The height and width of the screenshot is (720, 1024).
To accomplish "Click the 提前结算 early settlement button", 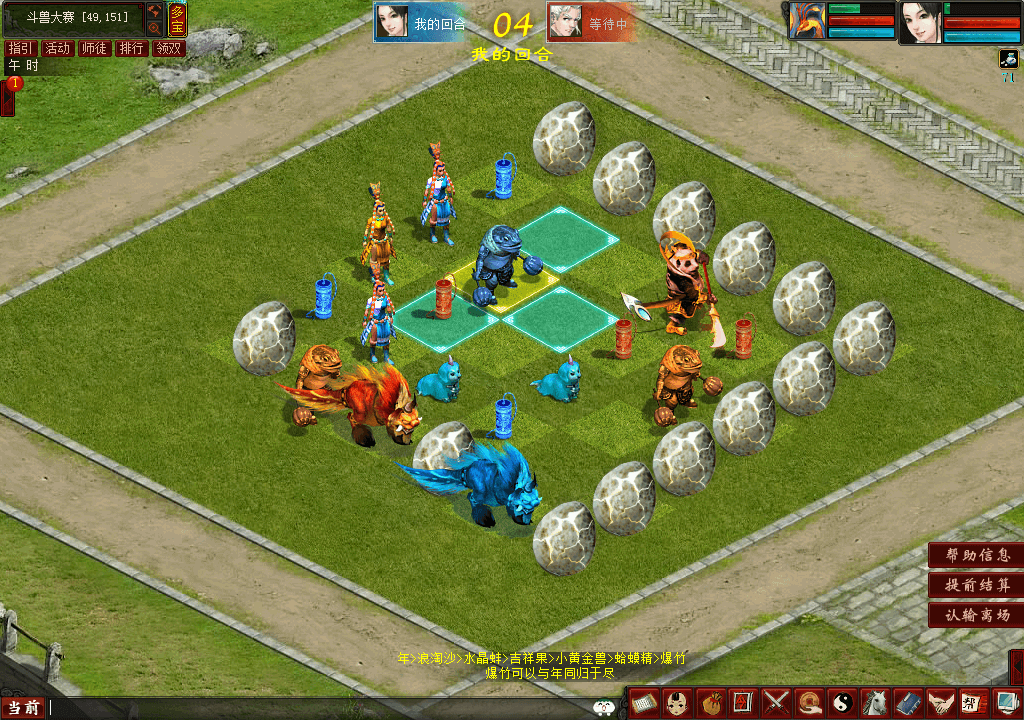I will [x=977, y=585].
